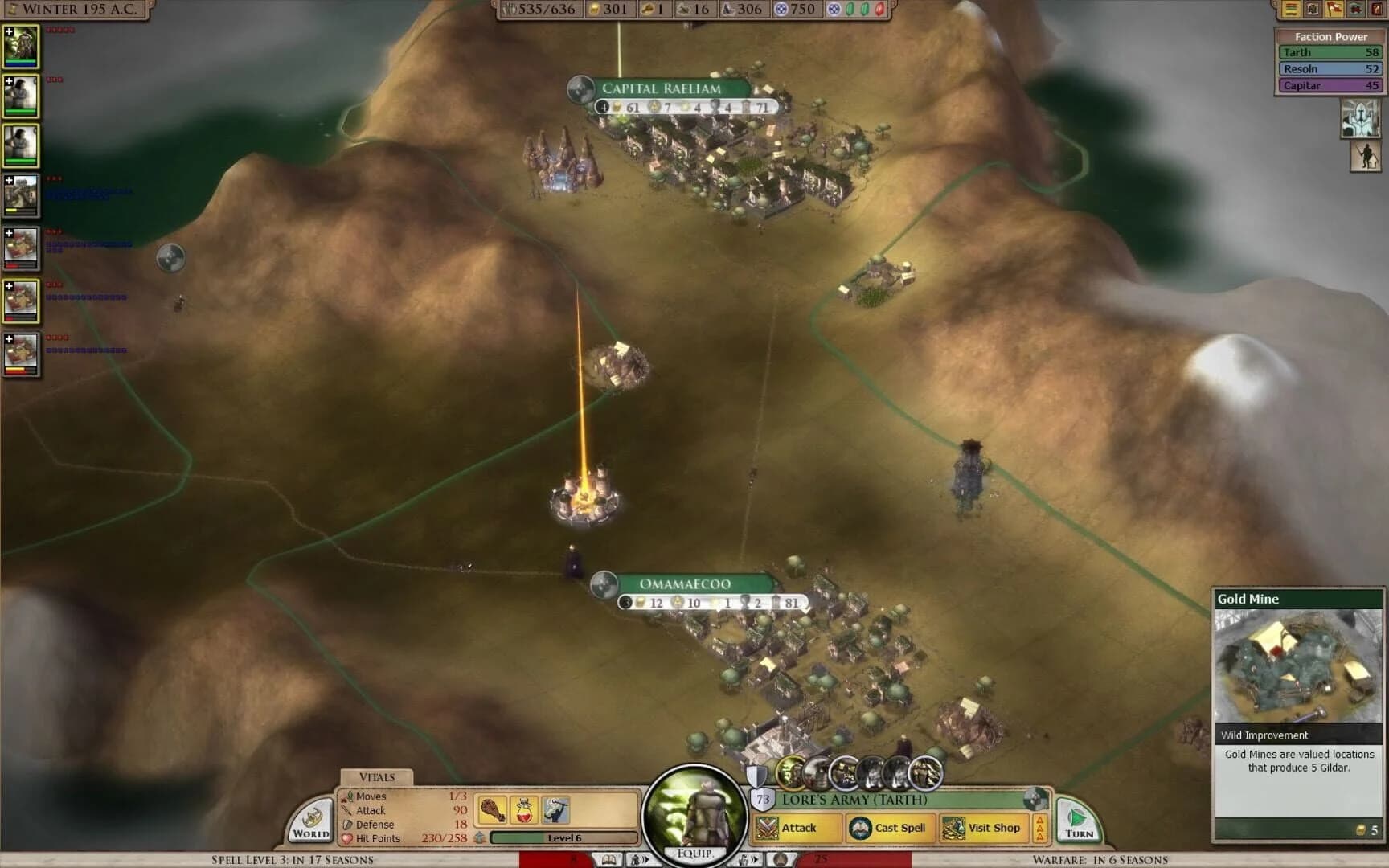Click the flag diplomacy icon top-right
This screenshot has height=868, width=1389.
(x=1336, y=10)
